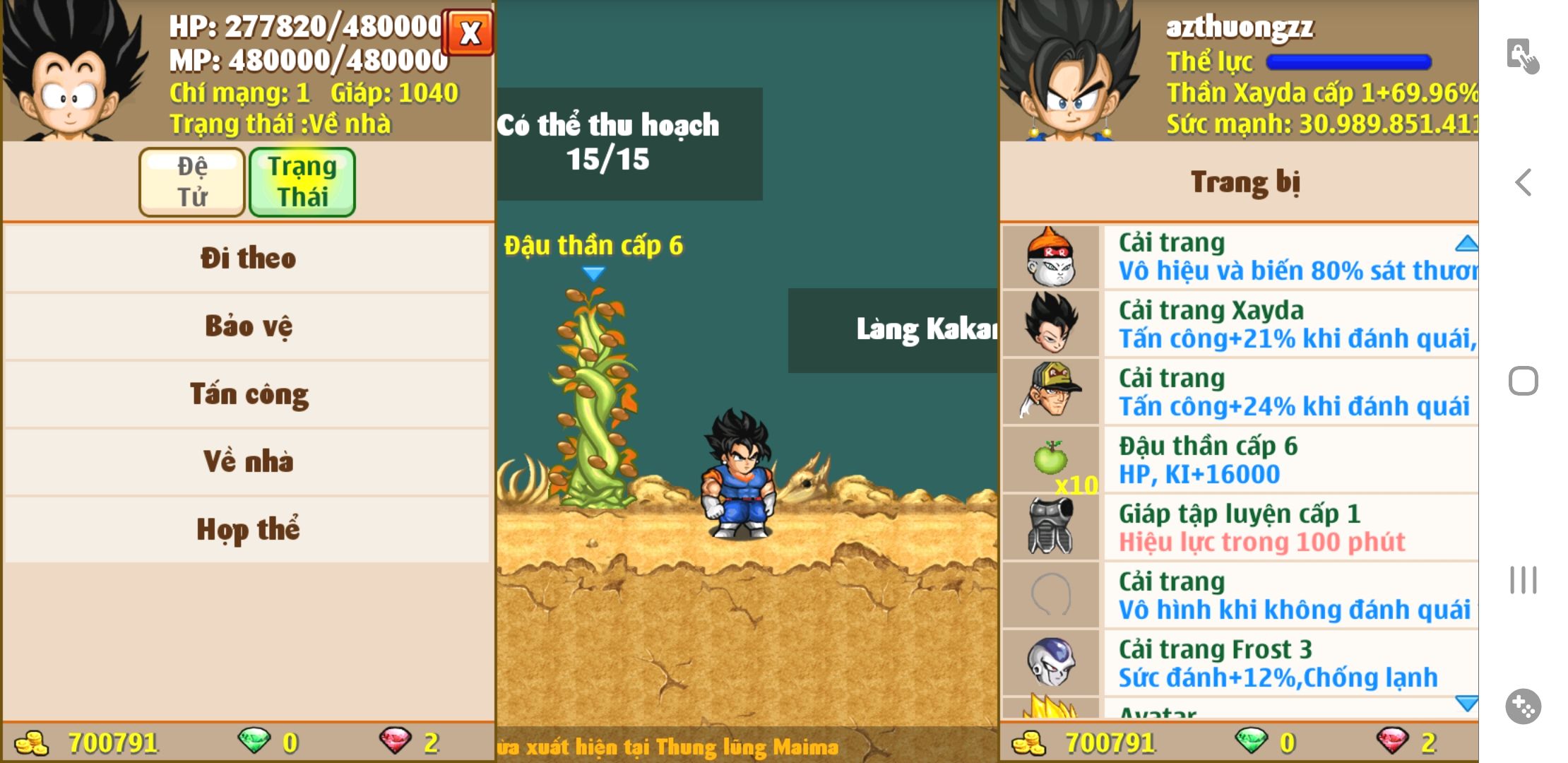Select the Trạng Thái tab
This screenshot has width=1568, height=763.
coord(302,182)
